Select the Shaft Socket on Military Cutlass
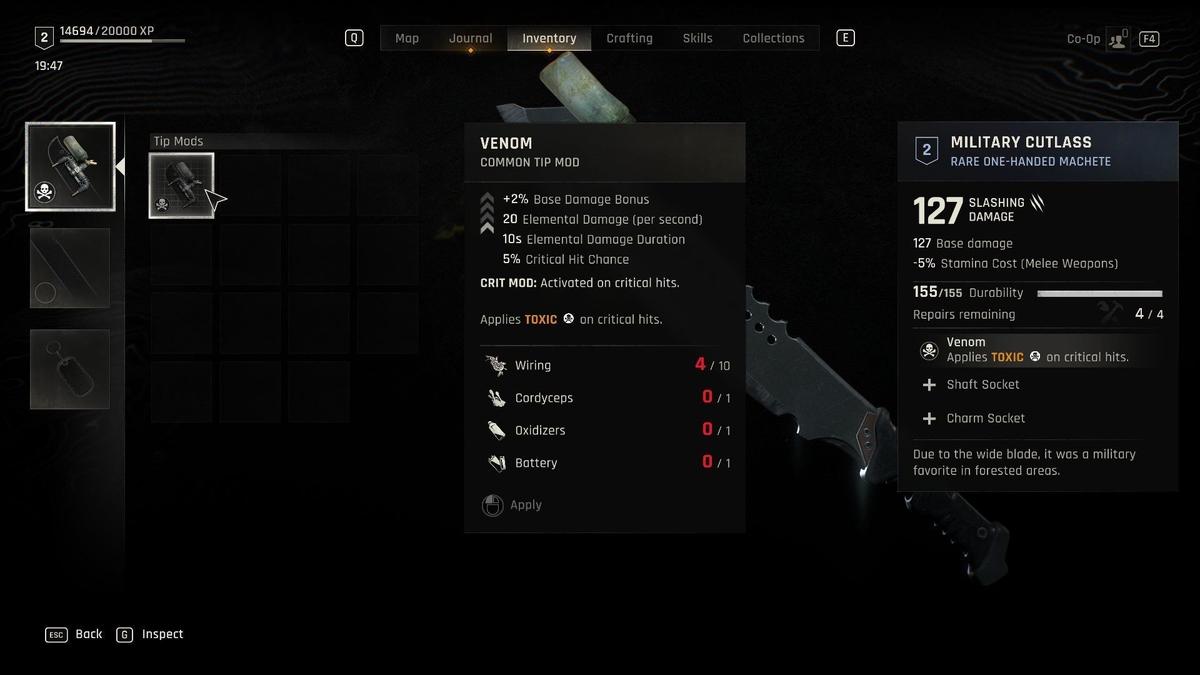This screenshot has width=1200, height=675. pos(982,385)
